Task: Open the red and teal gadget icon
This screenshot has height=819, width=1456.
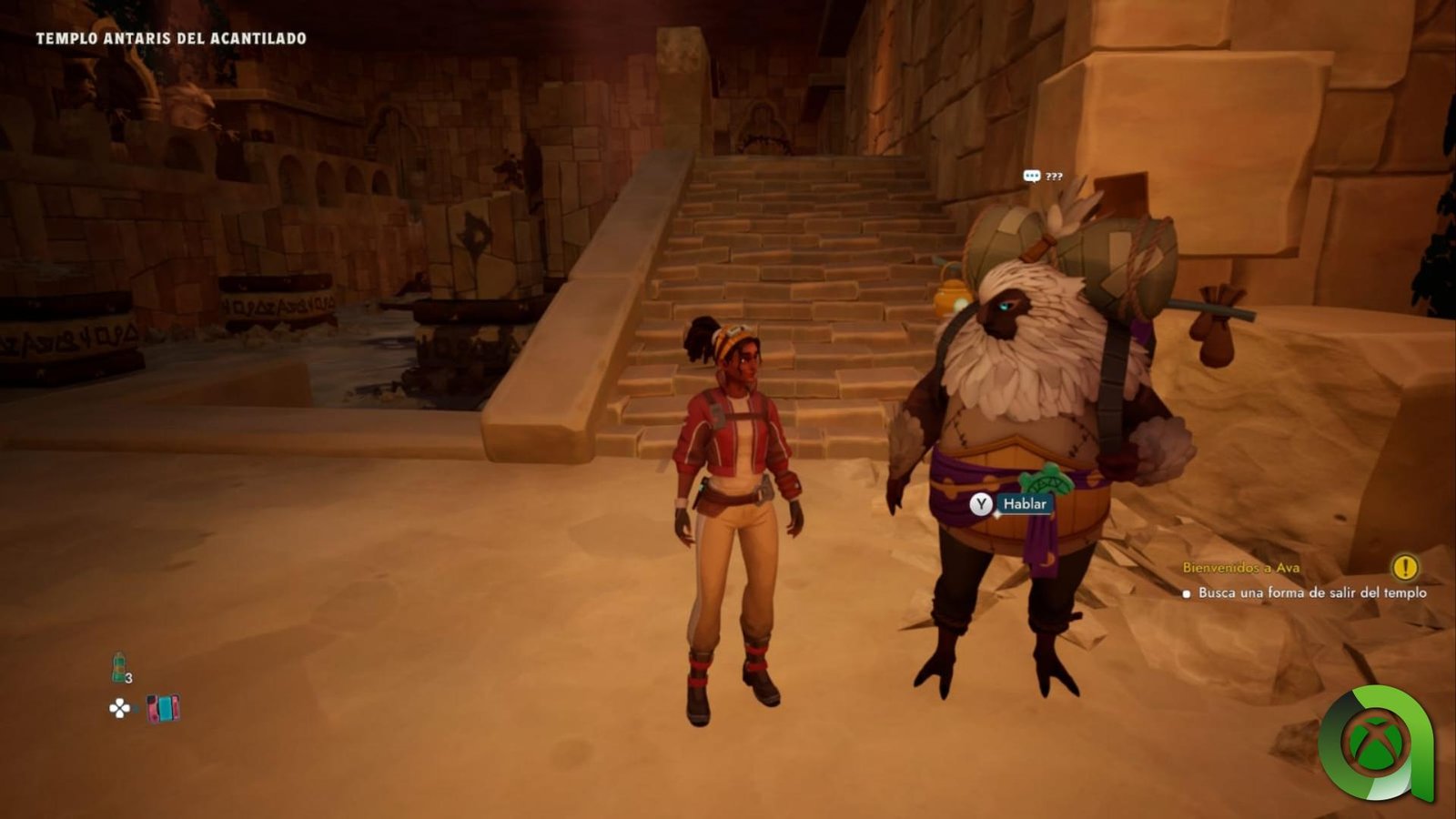Action: click(x=164, y=708)
